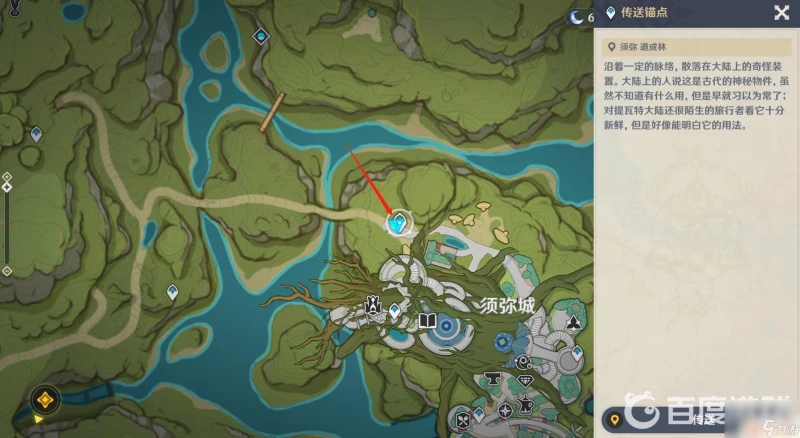Select the blue flower marker in Sumeru City
The height and width of the screenshot is (438, 800).
click(502, 343)
